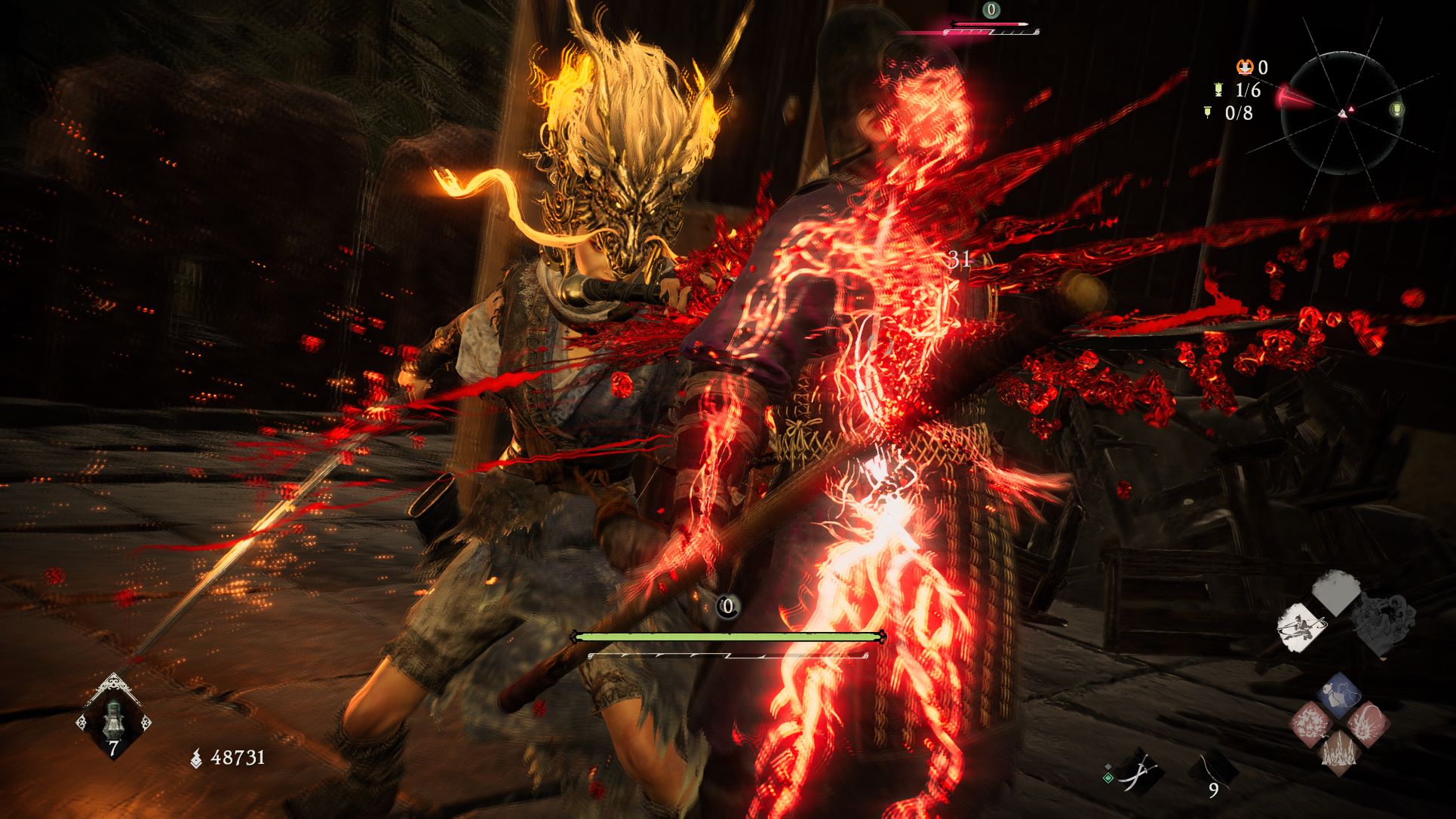Select the greyed-out dragon skill icon
Viewport: 1456px width, 819px height.
click(1379, 624)
